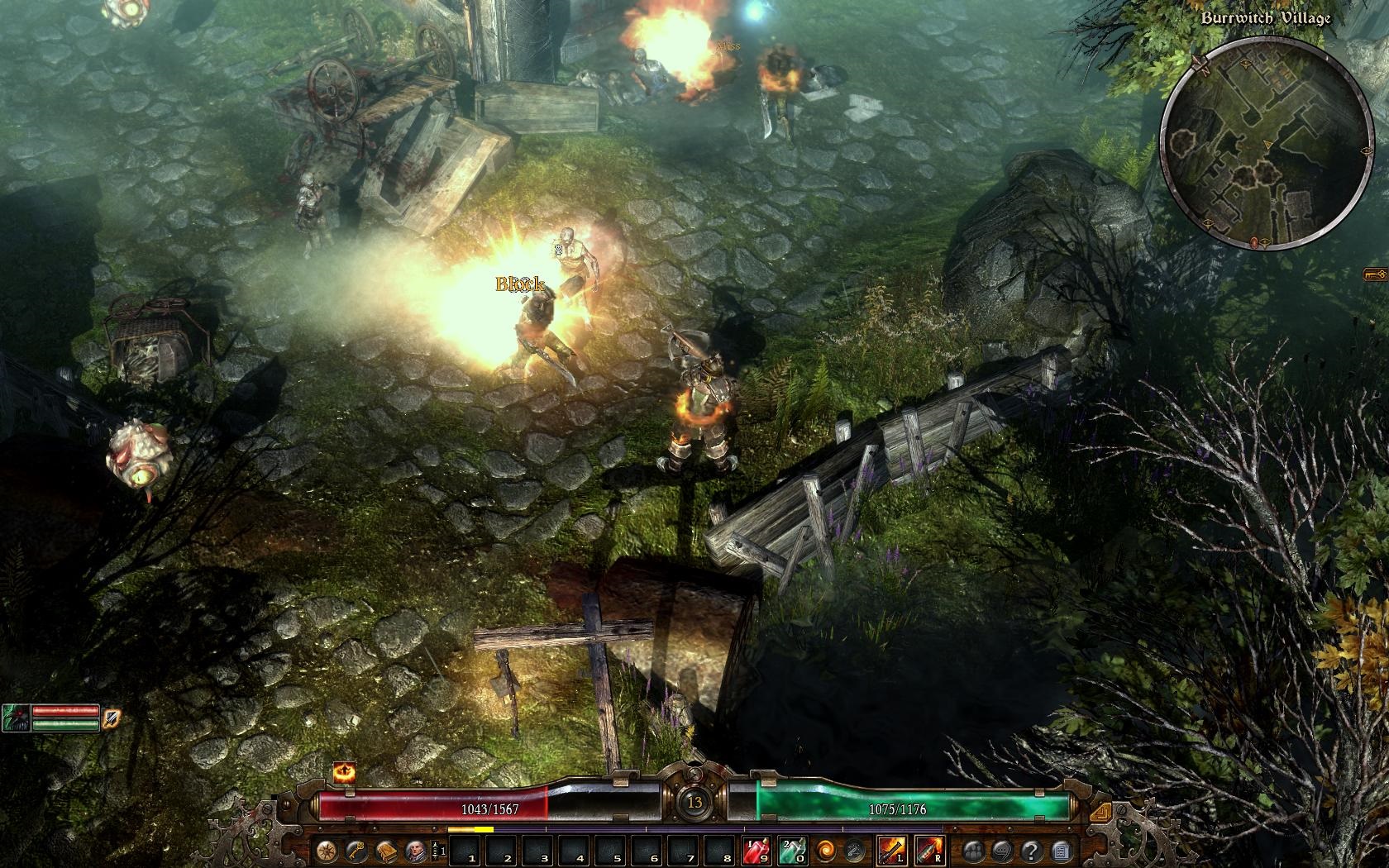Activate the right-mouse firearm skill slot R

coord(929,851)
